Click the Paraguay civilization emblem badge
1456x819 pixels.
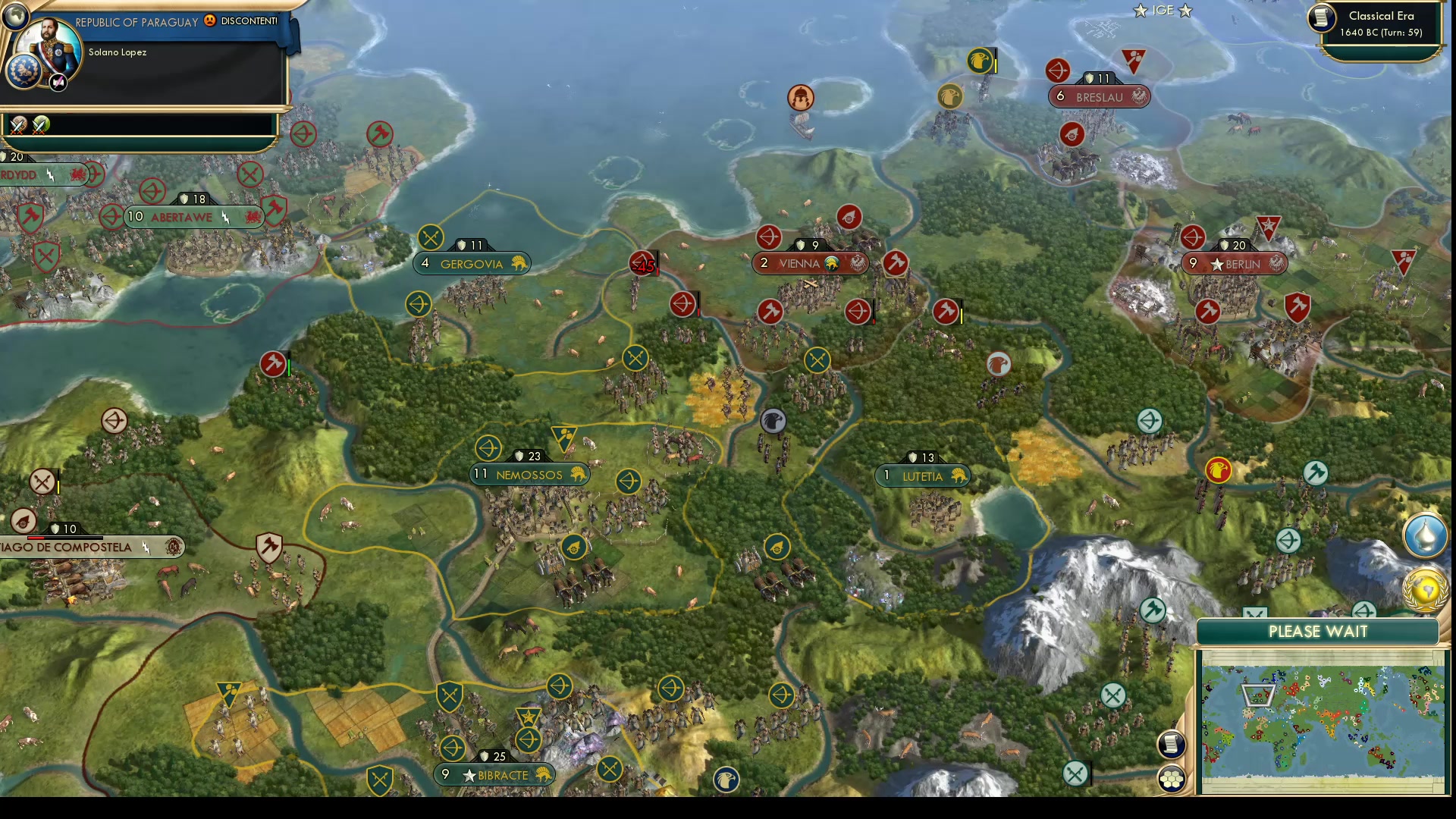tap(24, 71)
